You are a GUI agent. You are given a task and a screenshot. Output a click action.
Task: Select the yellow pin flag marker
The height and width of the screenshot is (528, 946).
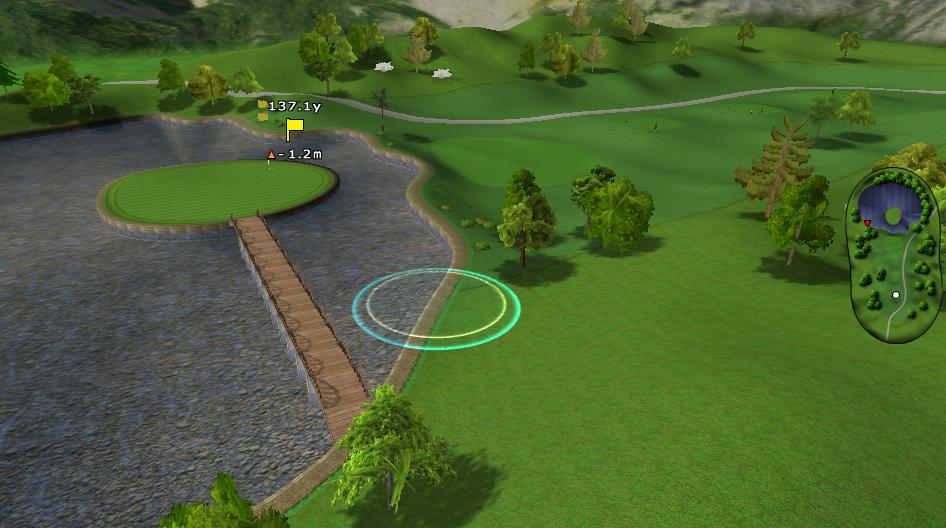(x=294, y=129)
